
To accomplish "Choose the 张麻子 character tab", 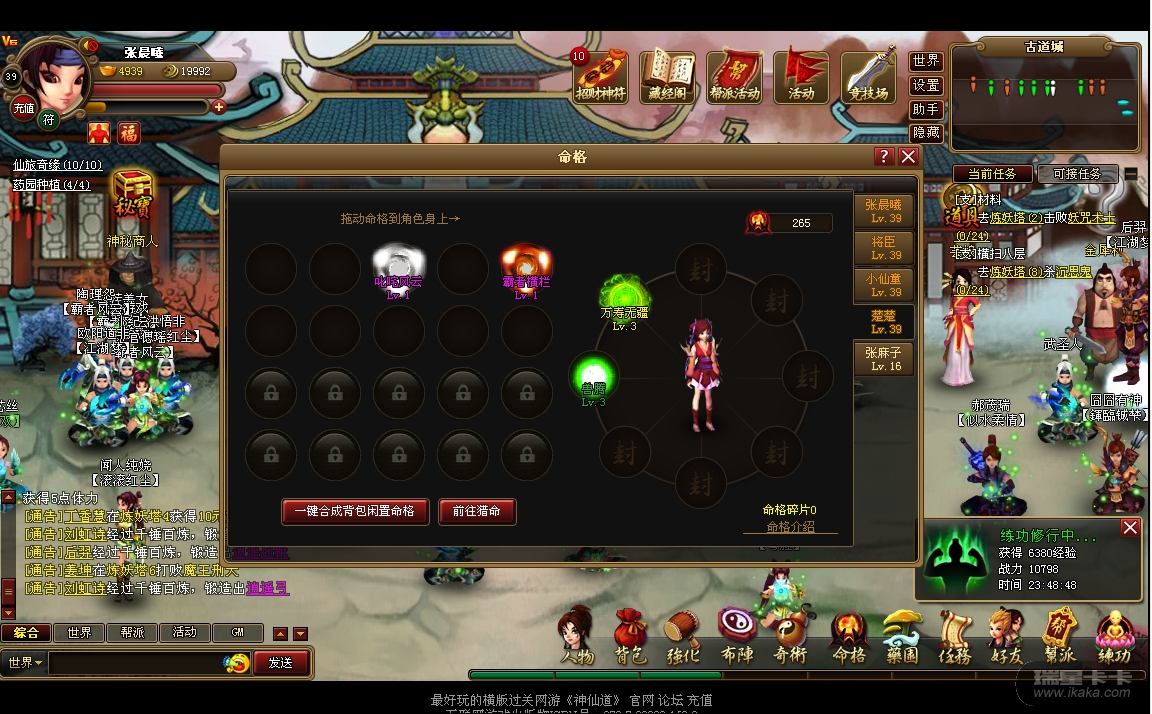I will point(884,359).
